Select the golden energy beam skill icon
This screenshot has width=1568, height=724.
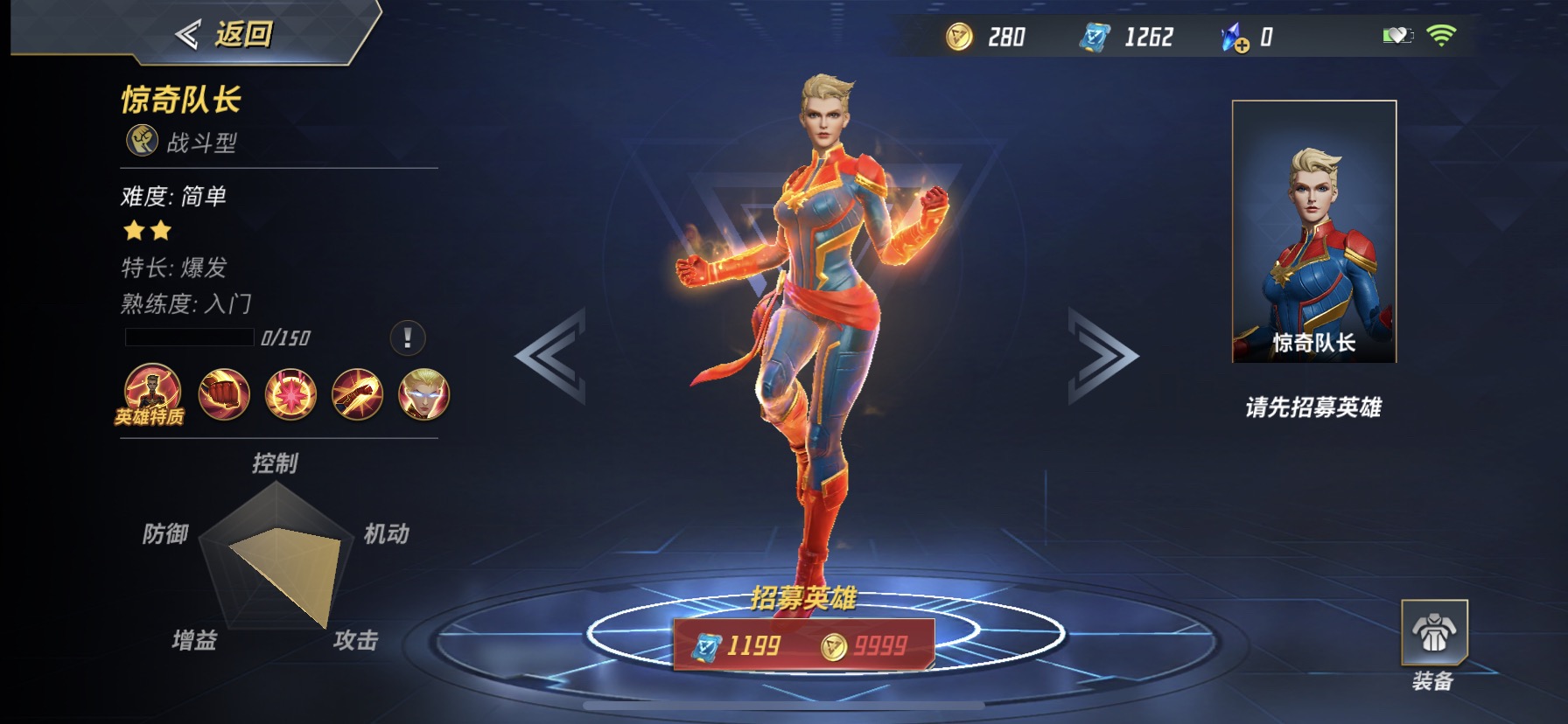(357, 394)
